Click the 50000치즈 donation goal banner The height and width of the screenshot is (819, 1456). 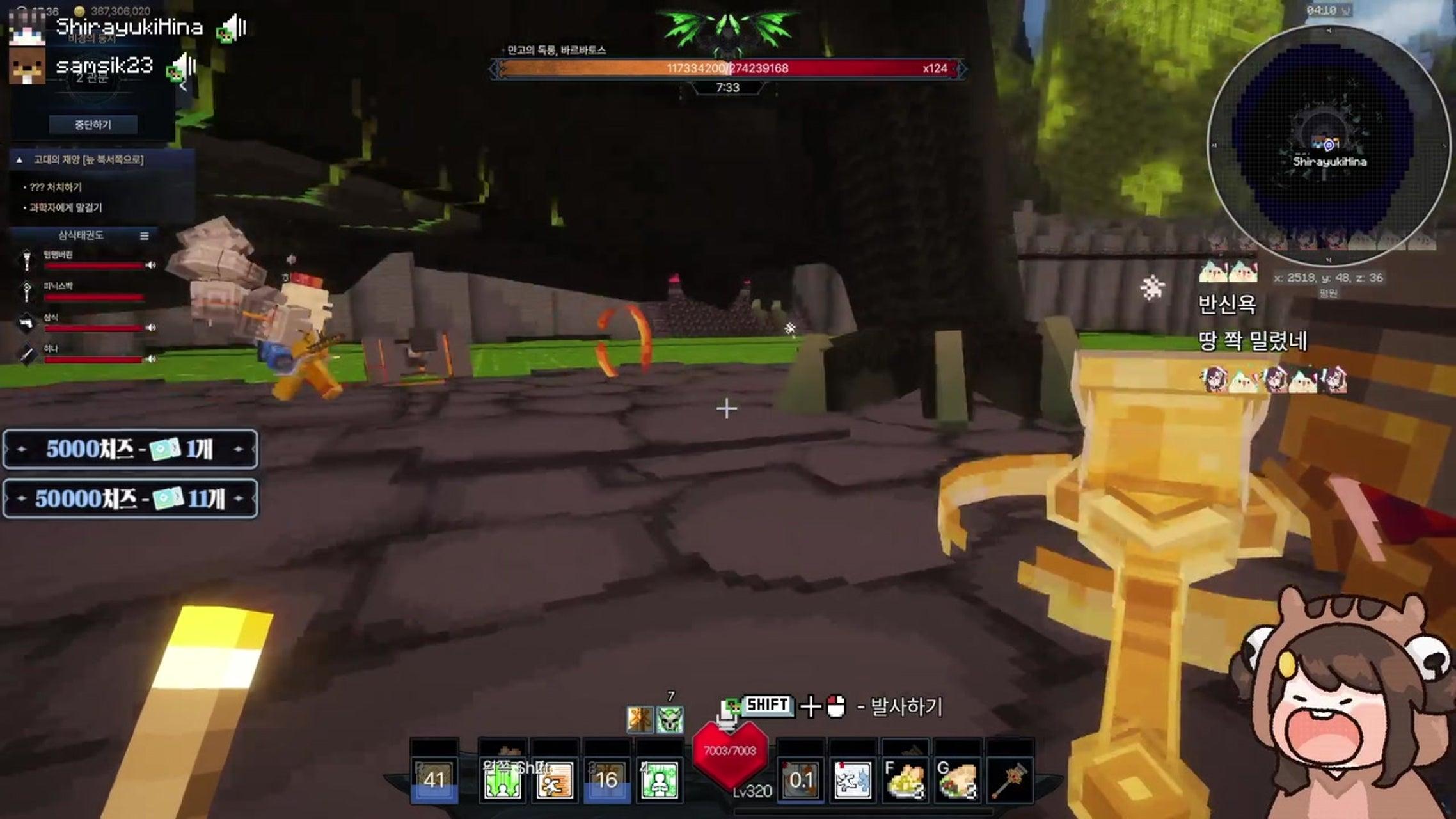(131, 498)
